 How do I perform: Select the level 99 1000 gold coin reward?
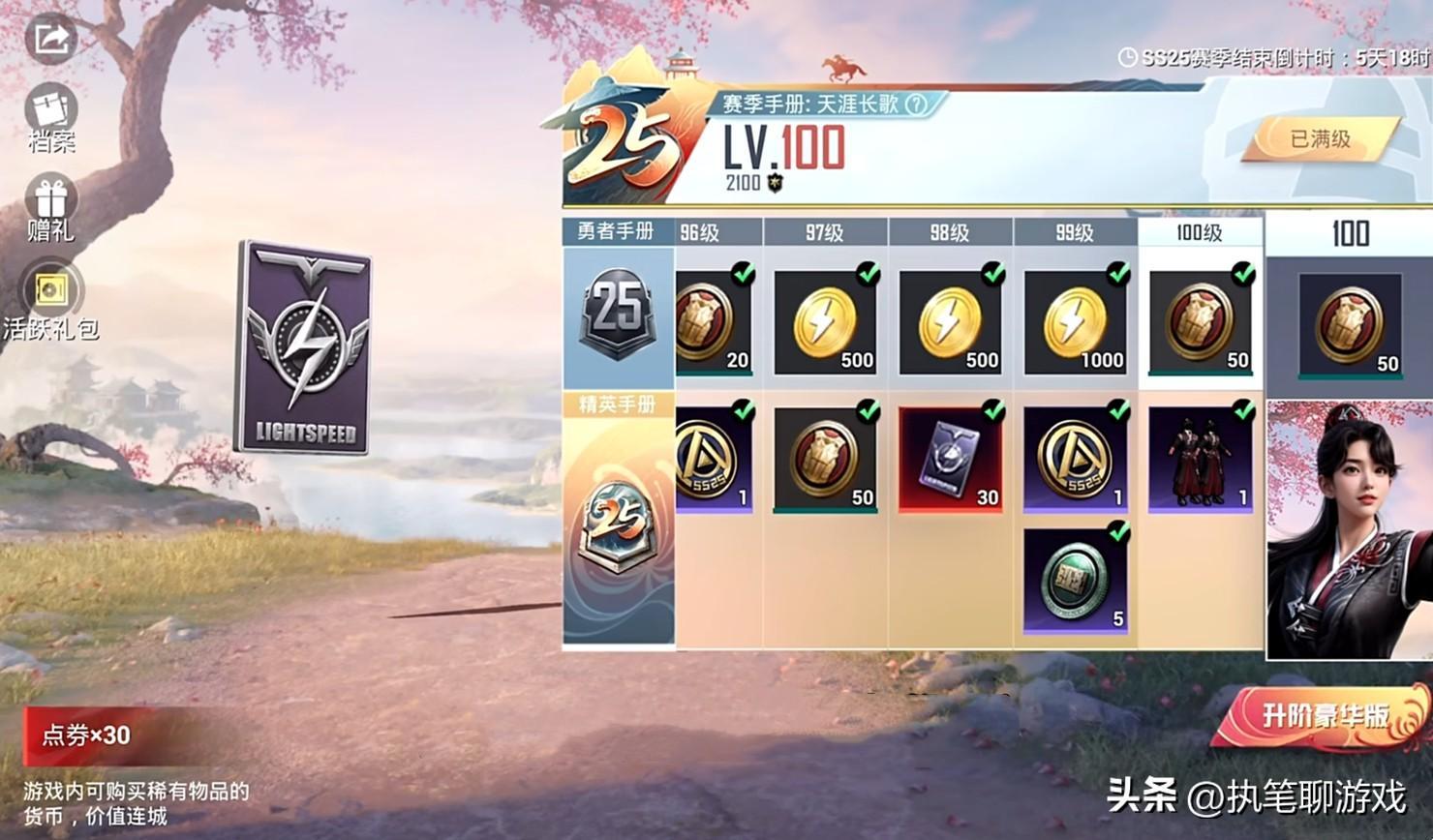1075,322
